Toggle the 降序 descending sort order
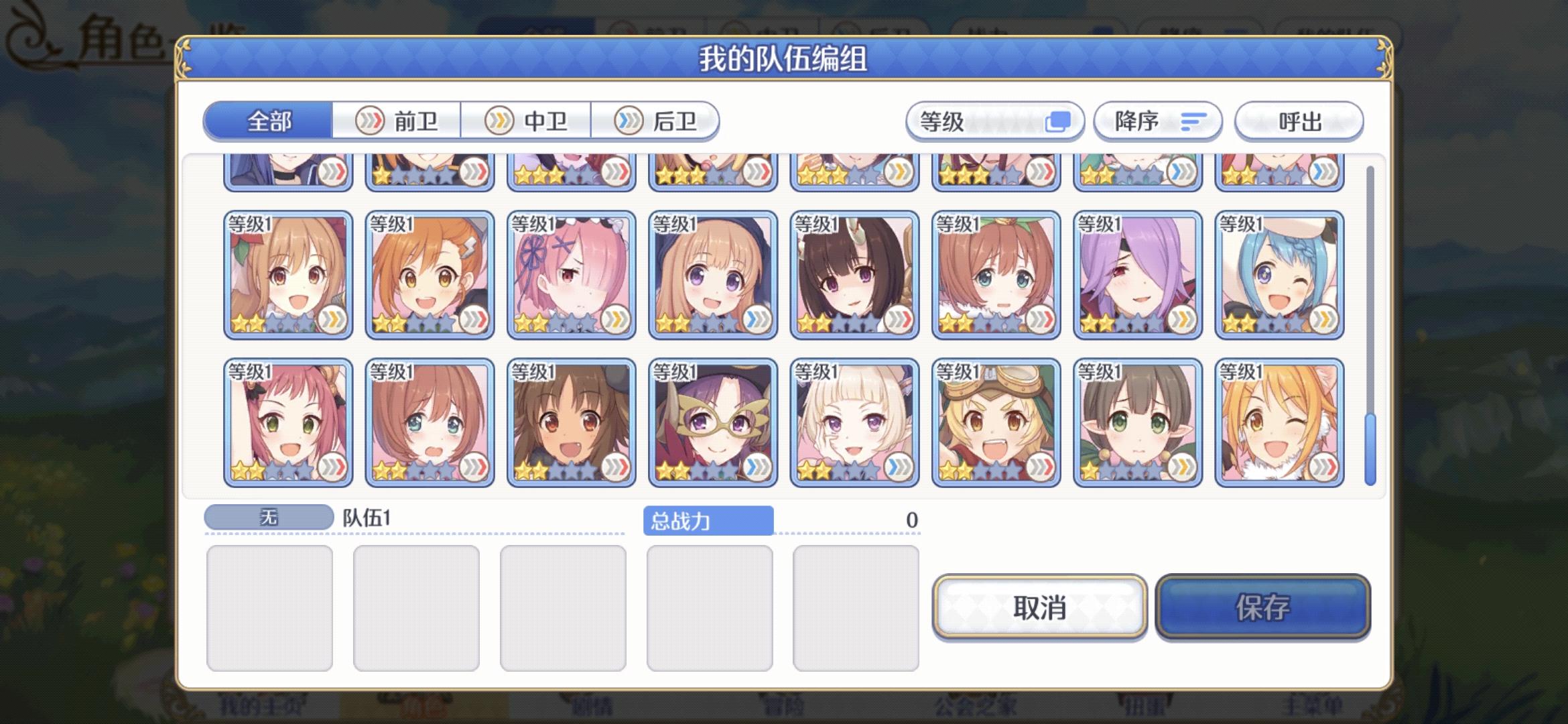Viewport: 1568px width, 724px height. [1157, 121]
